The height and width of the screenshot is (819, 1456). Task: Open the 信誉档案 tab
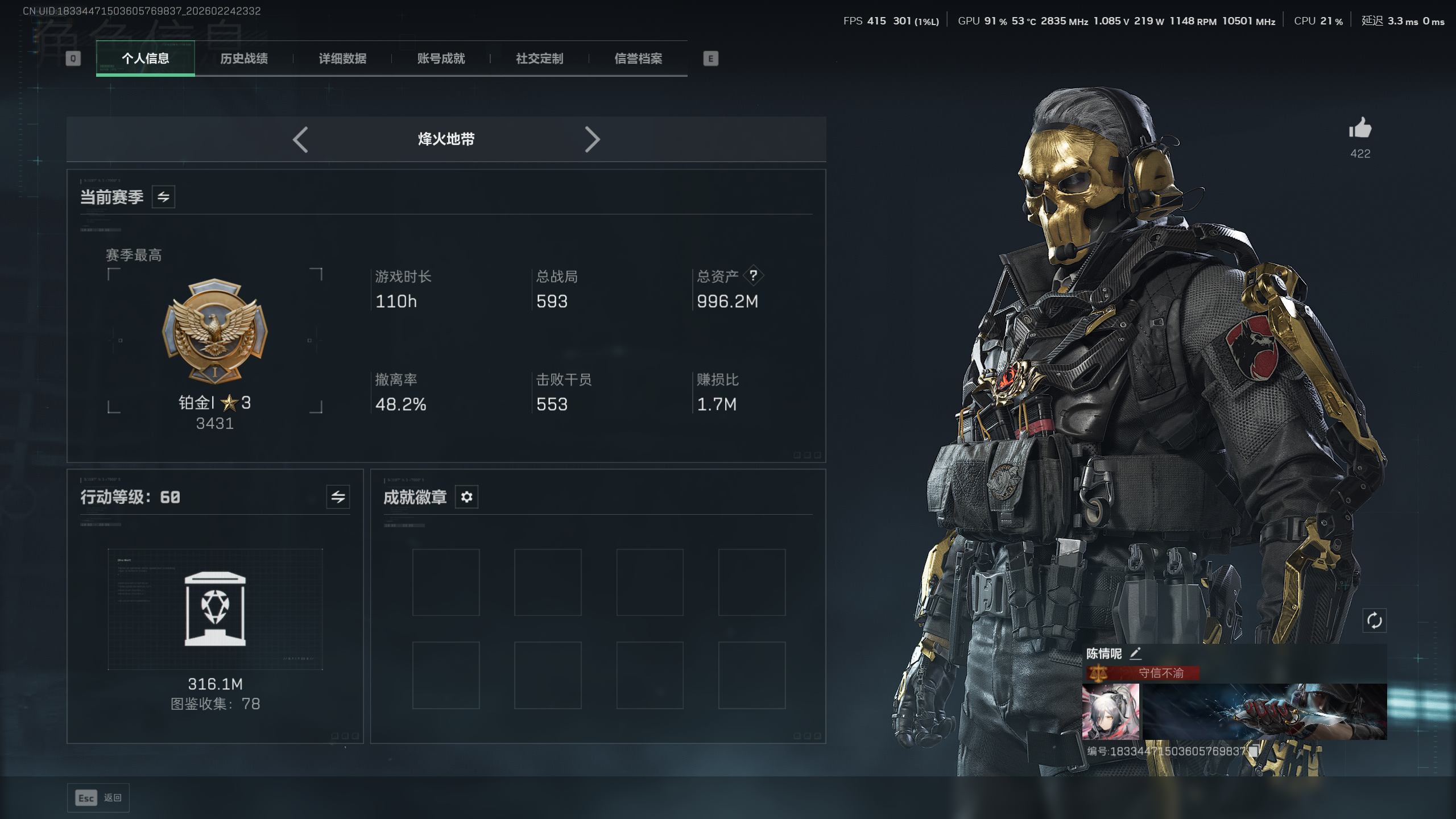click(638, 59)
